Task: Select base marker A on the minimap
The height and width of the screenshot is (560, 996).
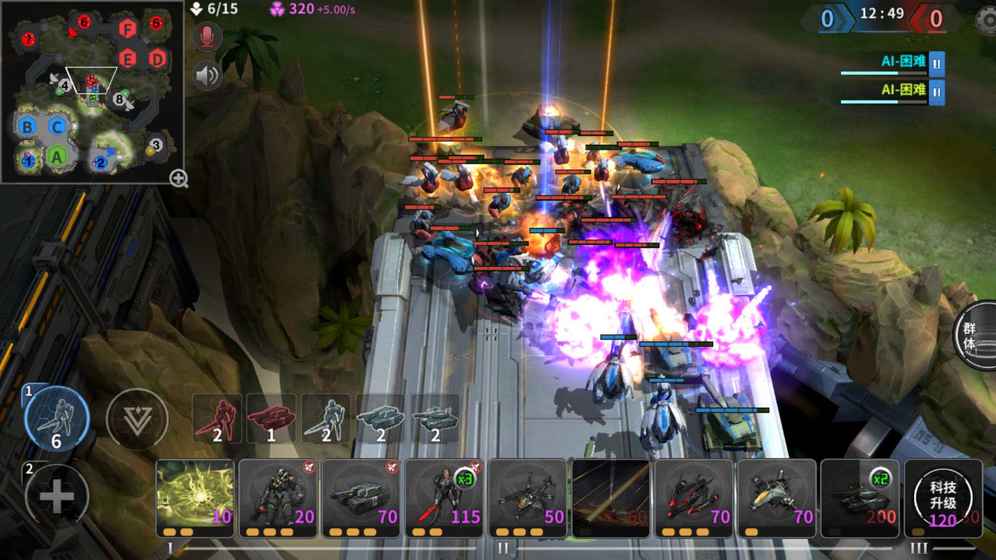Action: tap(57, 156)
